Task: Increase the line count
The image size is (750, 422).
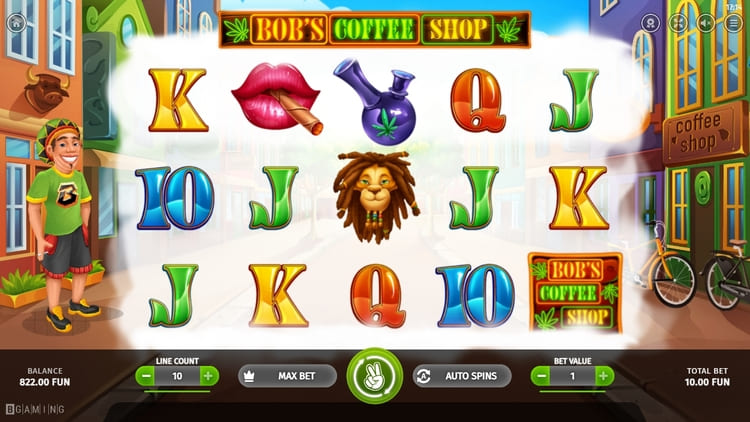Action: pyautogui.click(x=208, y=376)
